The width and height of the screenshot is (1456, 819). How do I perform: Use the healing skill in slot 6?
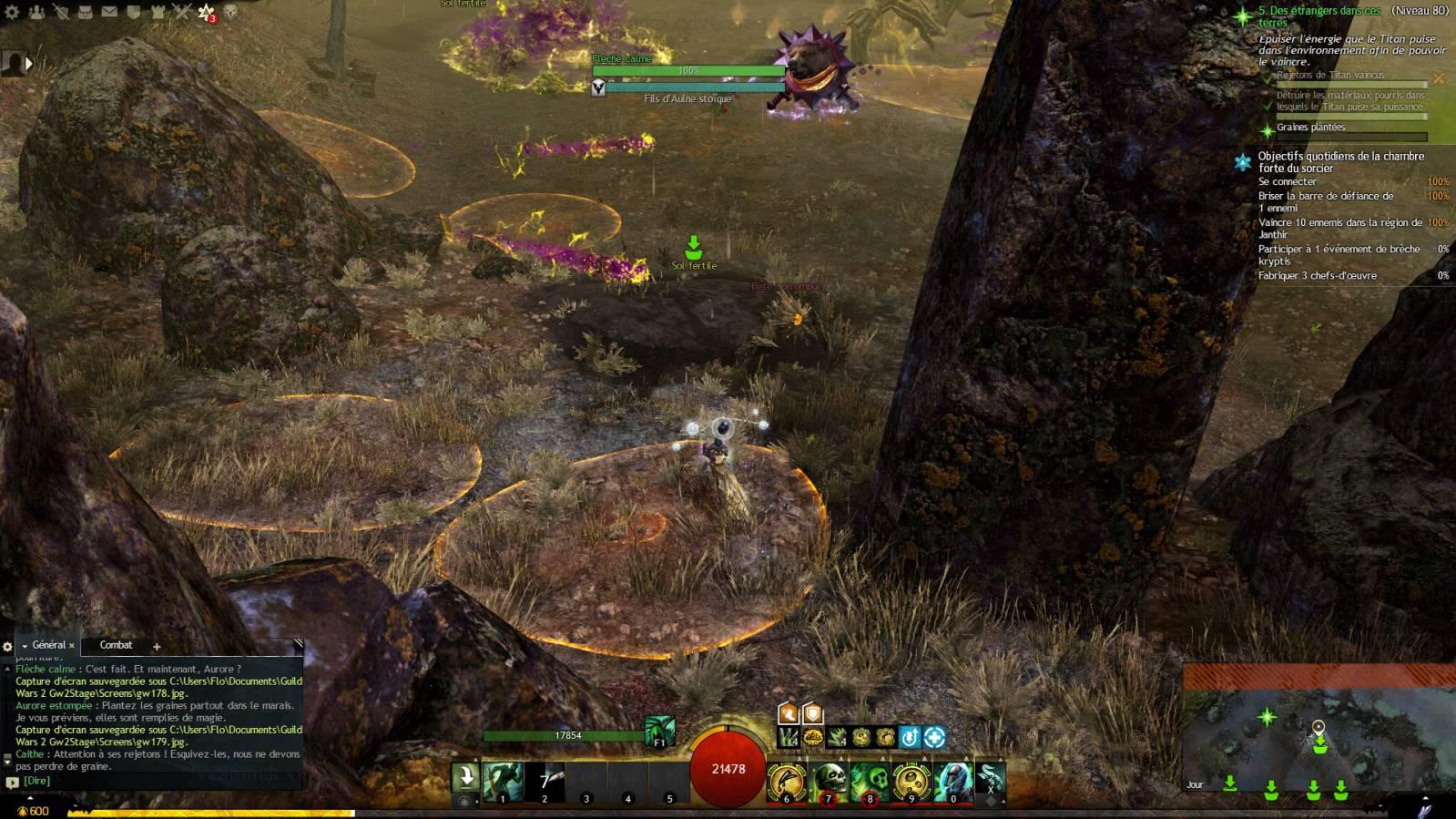pos(787,782)
